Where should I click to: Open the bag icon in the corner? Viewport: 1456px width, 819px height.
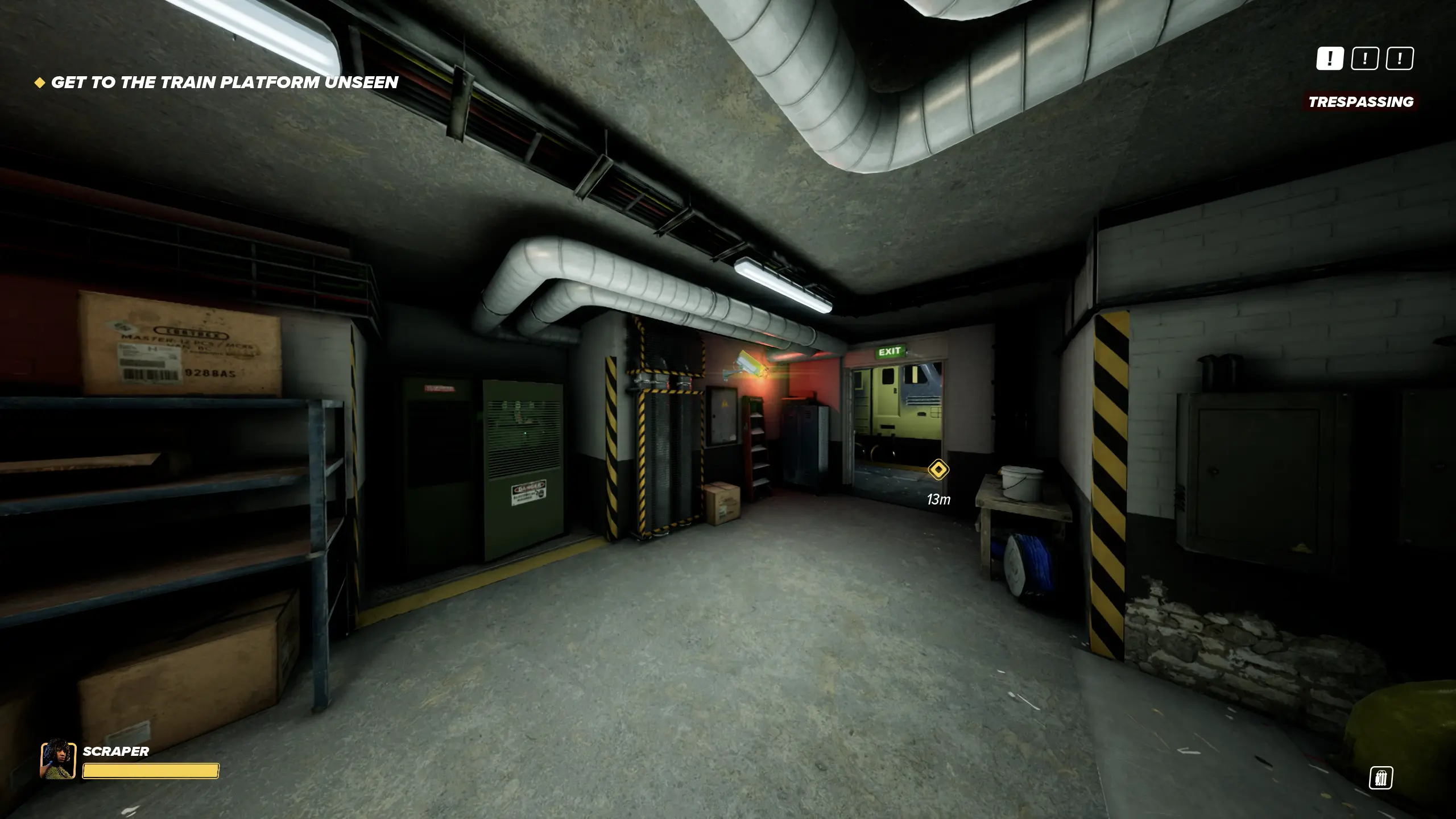[1380, 777]
